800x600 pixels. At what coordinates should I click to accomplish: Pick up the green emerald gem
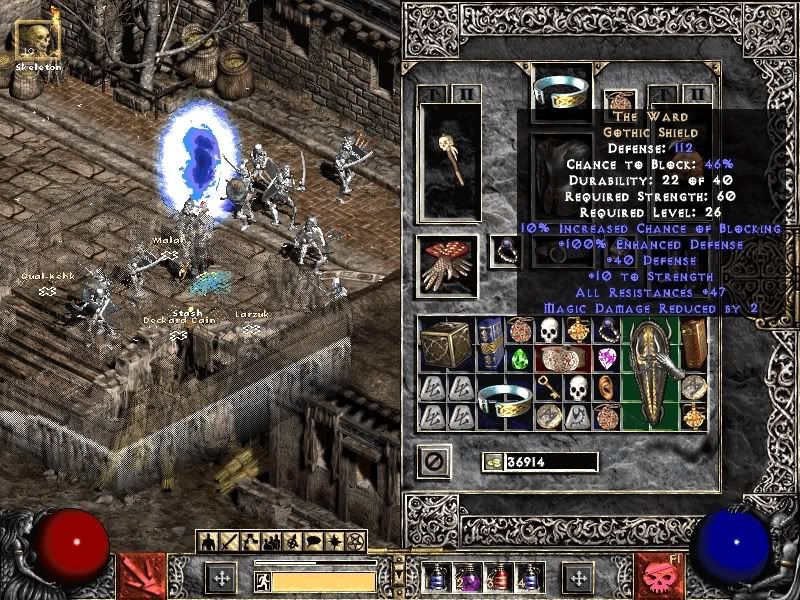pyautogui.click(x=521, y=359)
